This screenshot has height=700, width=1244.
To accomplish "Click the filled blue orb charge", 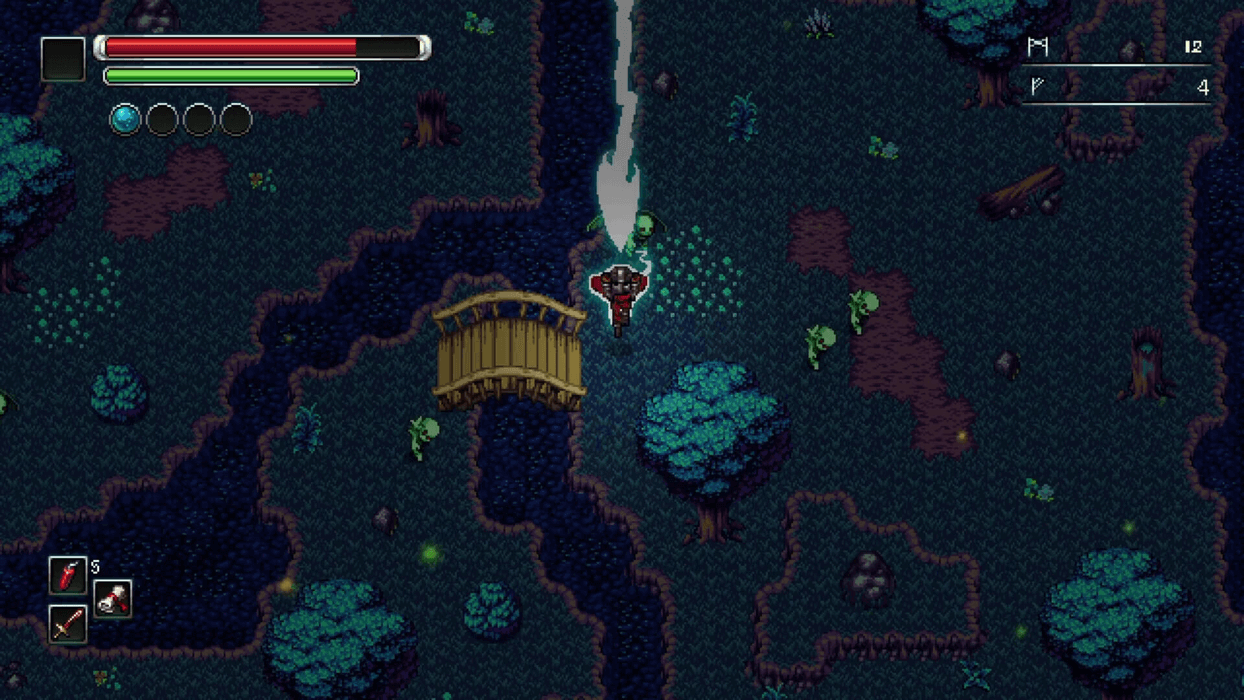I will (x=125, y=120).
